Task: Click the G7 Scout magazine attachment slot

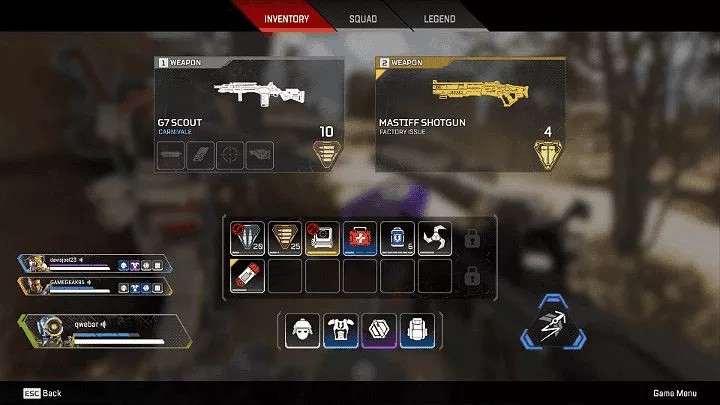Action: coord(201,153)
